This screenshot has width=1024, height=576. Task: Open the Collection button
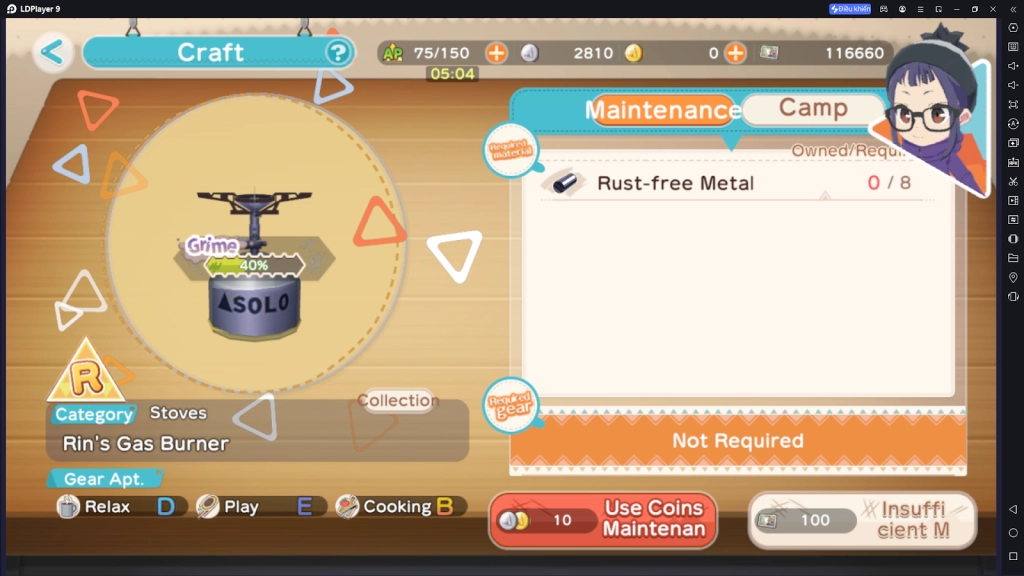tap(397, 401)
